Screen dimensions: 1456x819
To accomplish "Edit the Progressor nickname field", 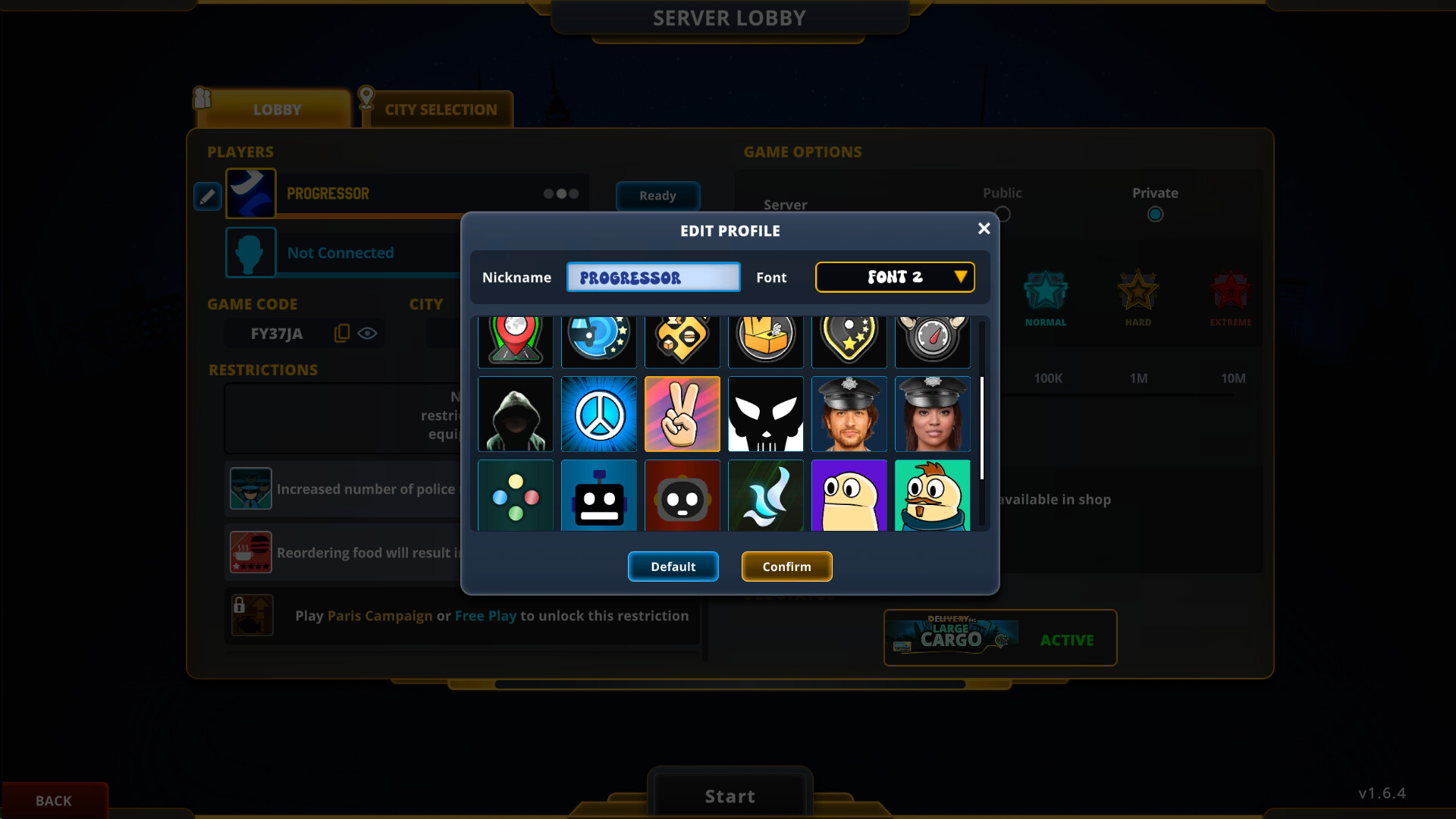I will click(653, 277).
